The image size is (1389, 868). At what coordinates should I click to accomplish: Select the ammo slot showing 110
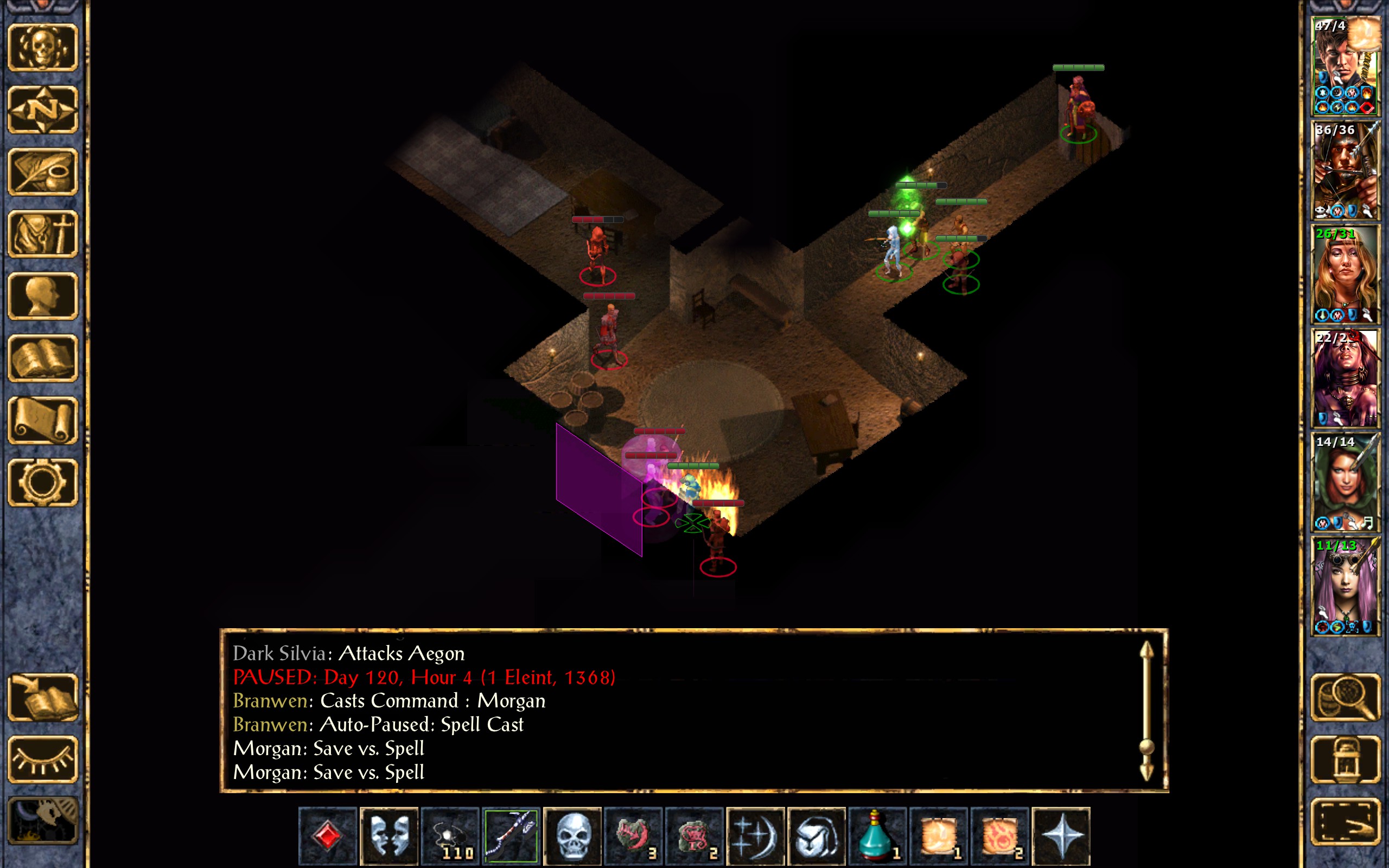[450, 836]
